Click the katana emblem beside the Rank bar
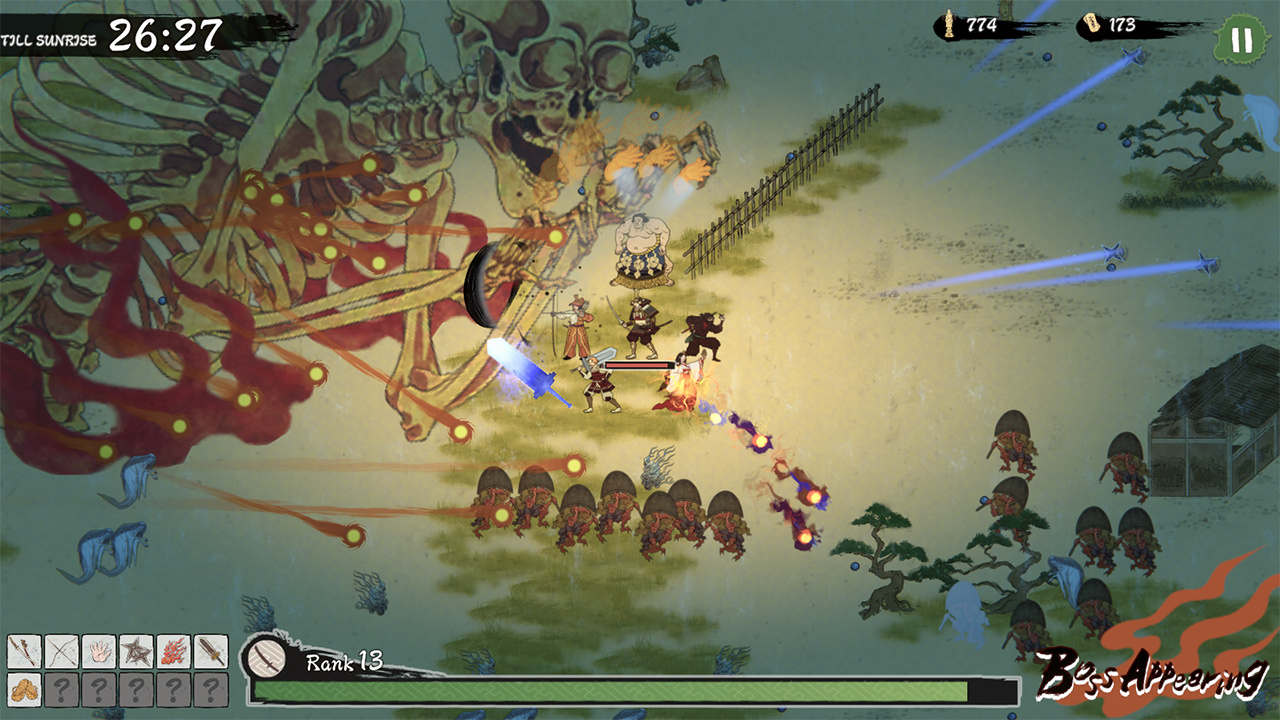This screenshot has width=1280, height=720. point(268,660)
